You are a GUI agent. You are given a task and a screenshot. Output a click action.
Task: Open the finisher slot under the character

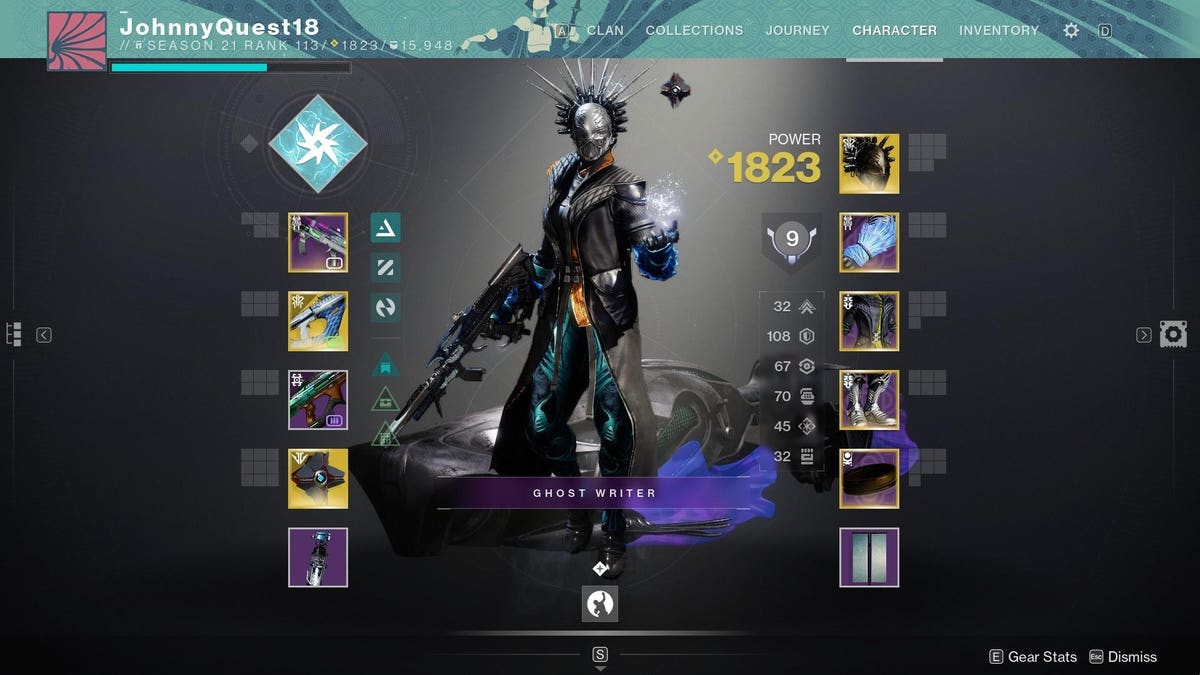click(x=600, y=603)
